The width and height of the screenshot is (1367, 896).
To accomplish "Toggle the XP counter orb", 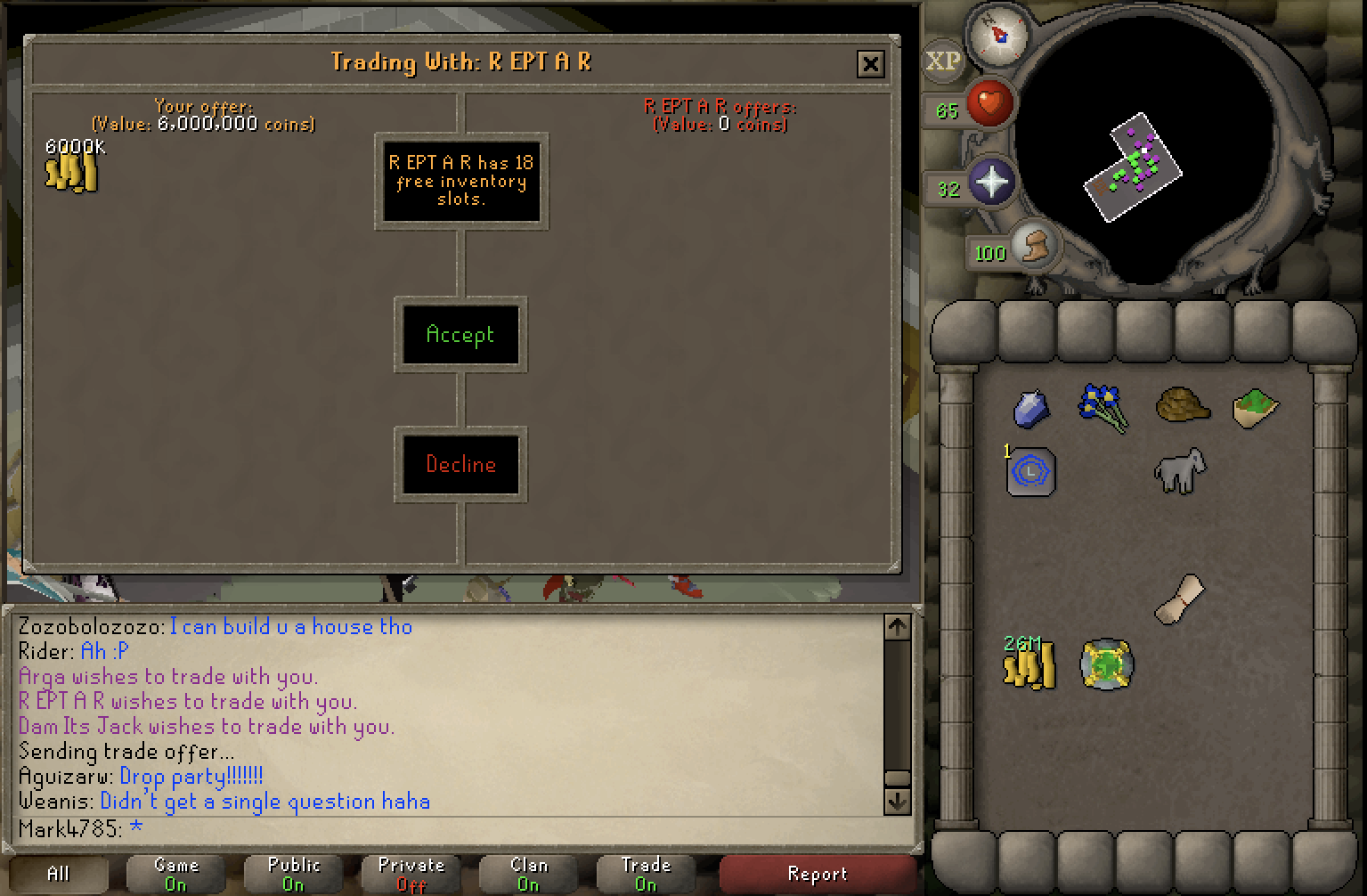I will pyautogui.click(x=943, y=61).
